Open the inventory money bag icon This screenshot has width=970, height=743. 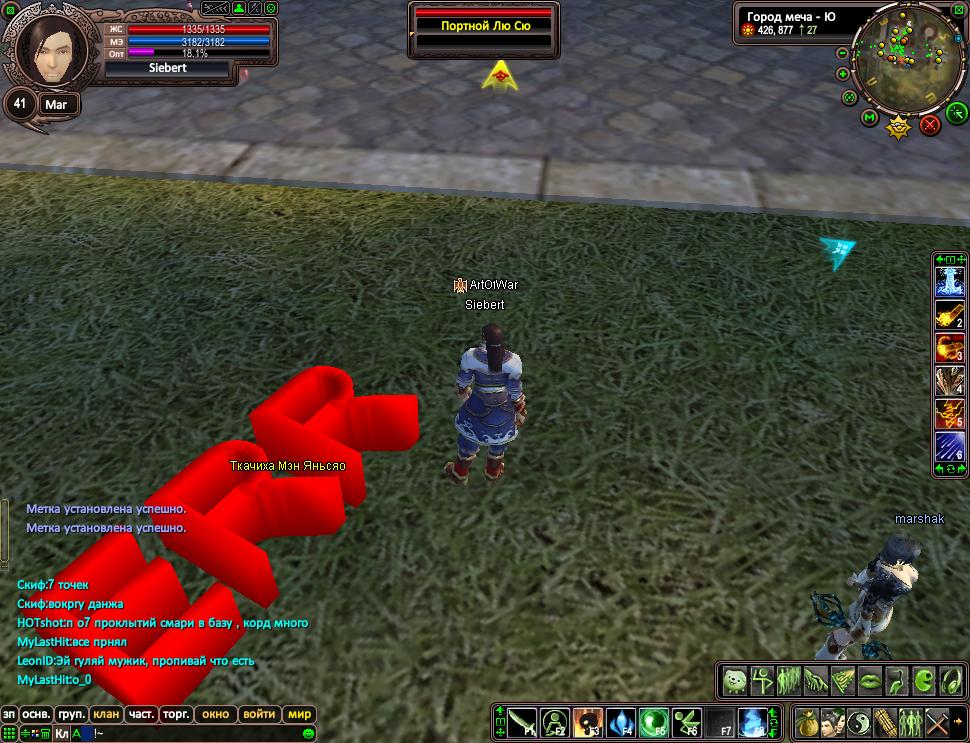[805, 721]
